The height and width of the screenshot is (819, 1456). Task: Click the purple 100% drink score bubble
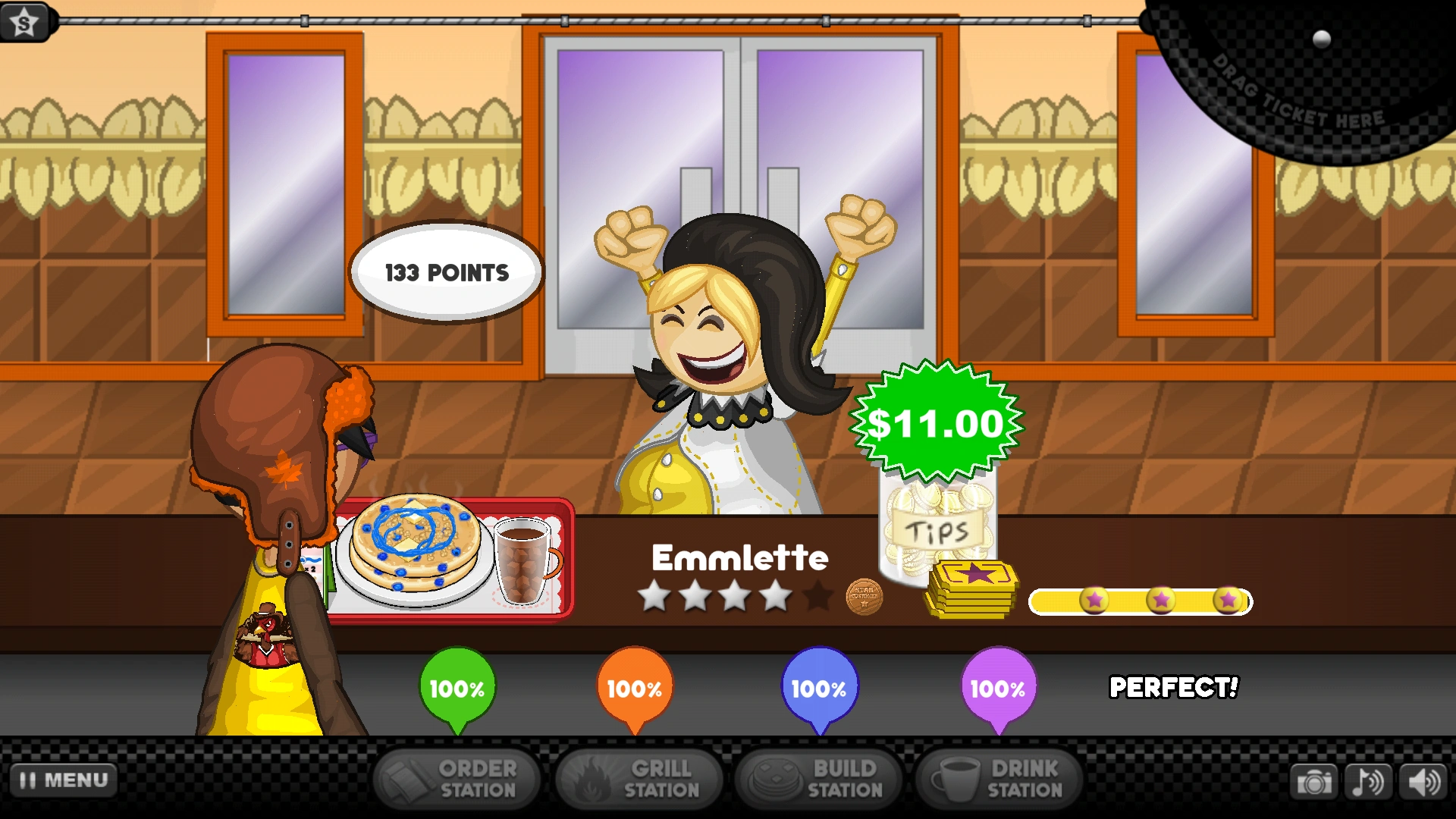point(998,688)
